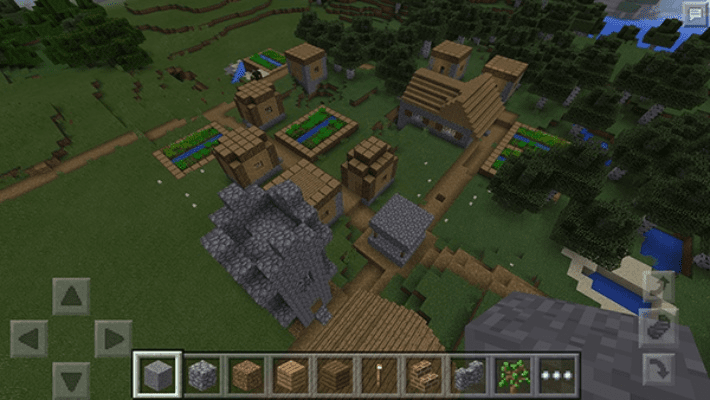Pick the sapling from the hotbar
Viewport: 710px width, 400px height.
point(512,375)
